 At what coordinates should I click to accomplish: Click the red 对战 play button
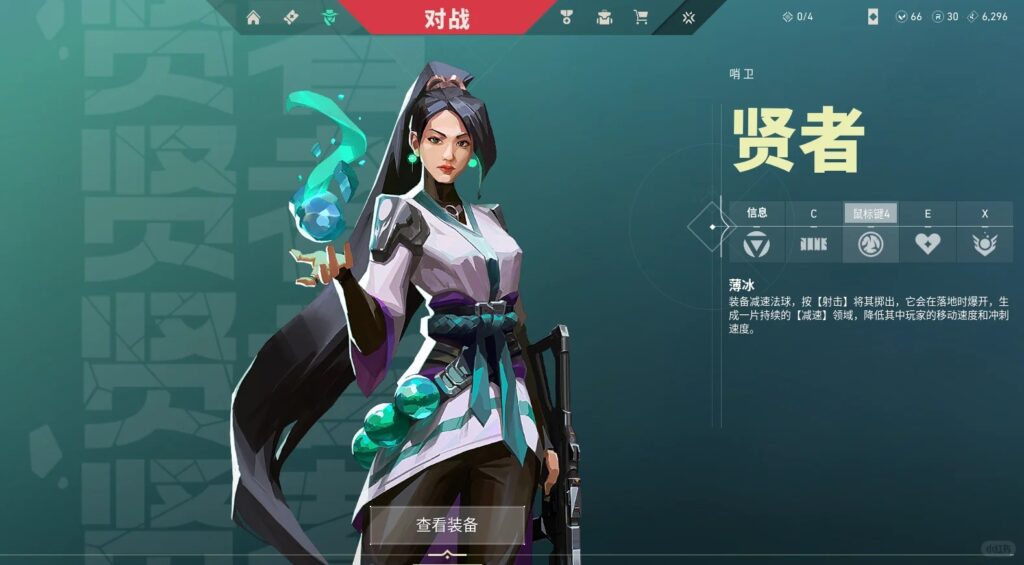tap(446, 17)
